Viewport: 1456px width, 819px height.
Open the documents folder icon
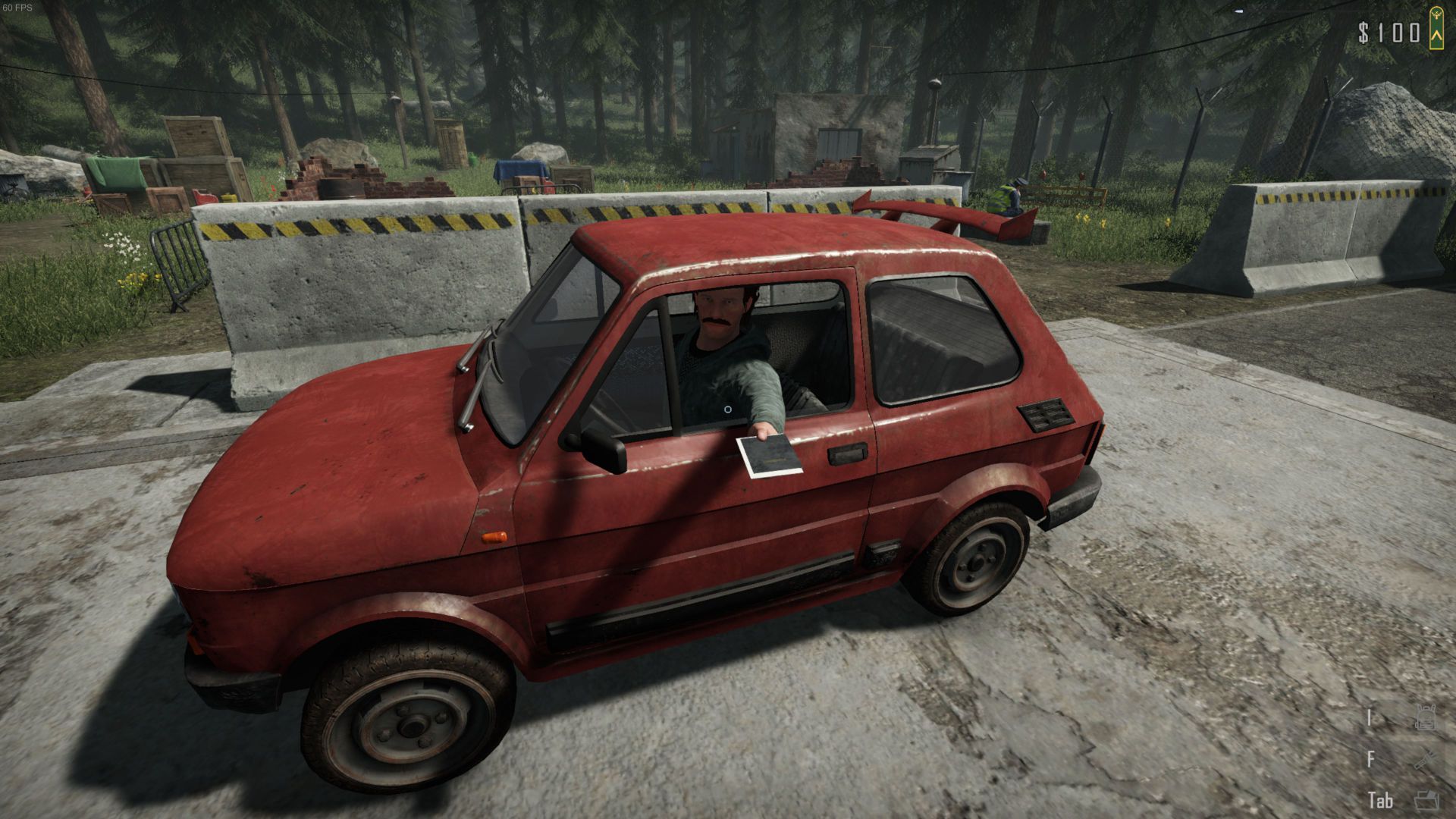tap(1426, 799)
